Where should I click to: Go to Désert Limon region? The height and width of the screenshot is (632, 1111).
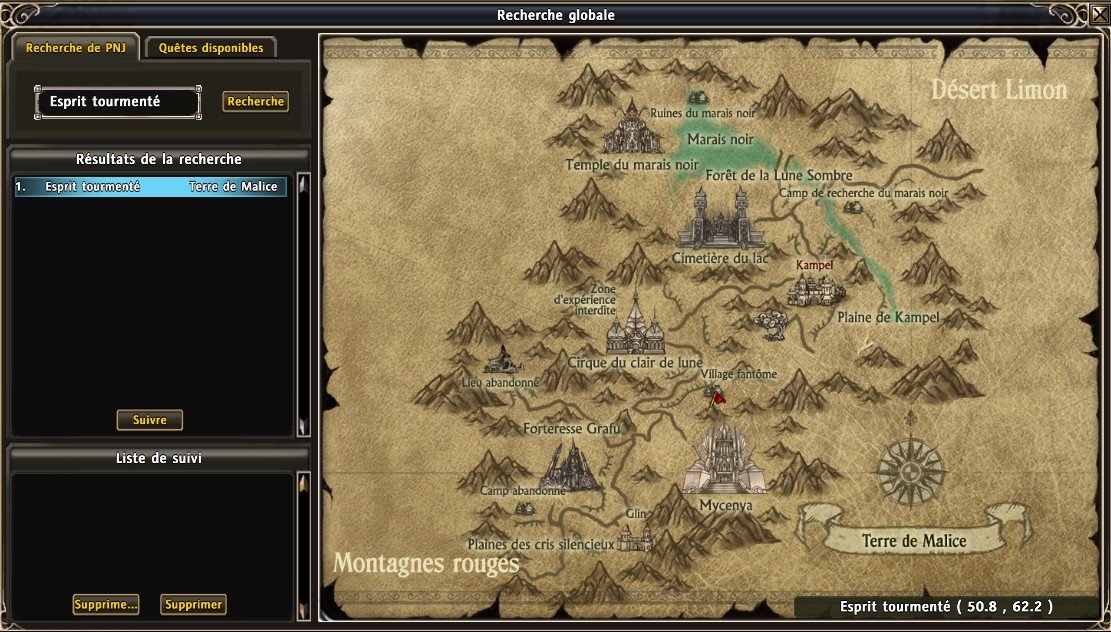click(998, 89)
